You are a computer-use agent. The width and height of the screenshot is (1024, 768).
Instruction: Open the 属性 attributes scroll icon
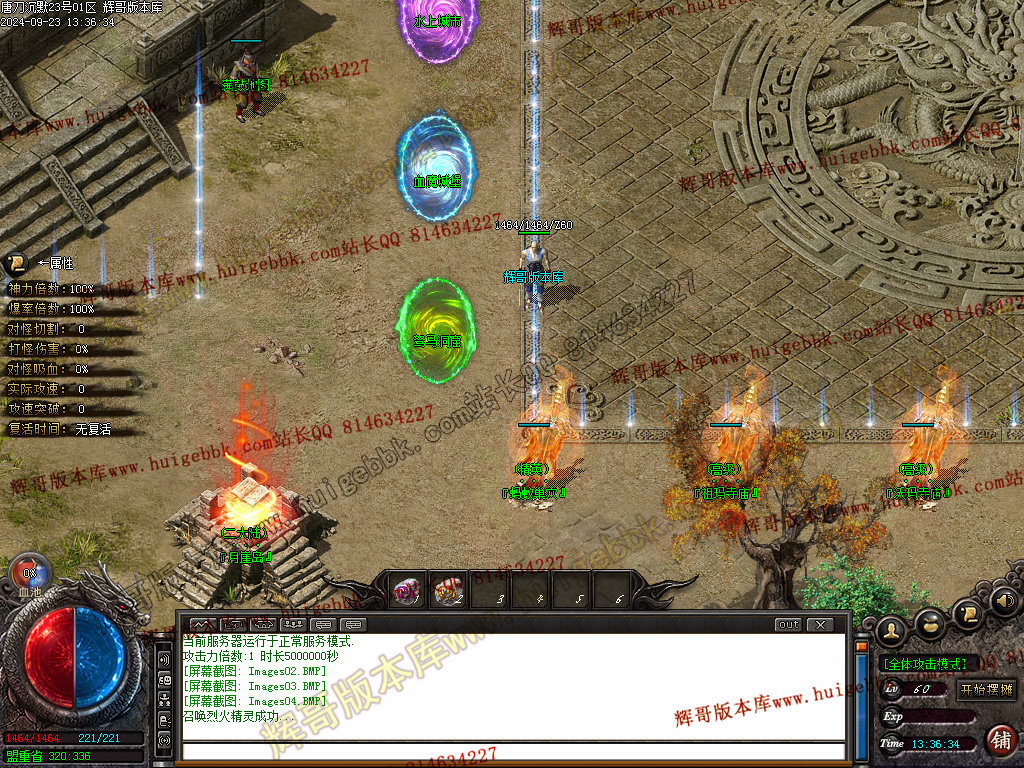16,264
